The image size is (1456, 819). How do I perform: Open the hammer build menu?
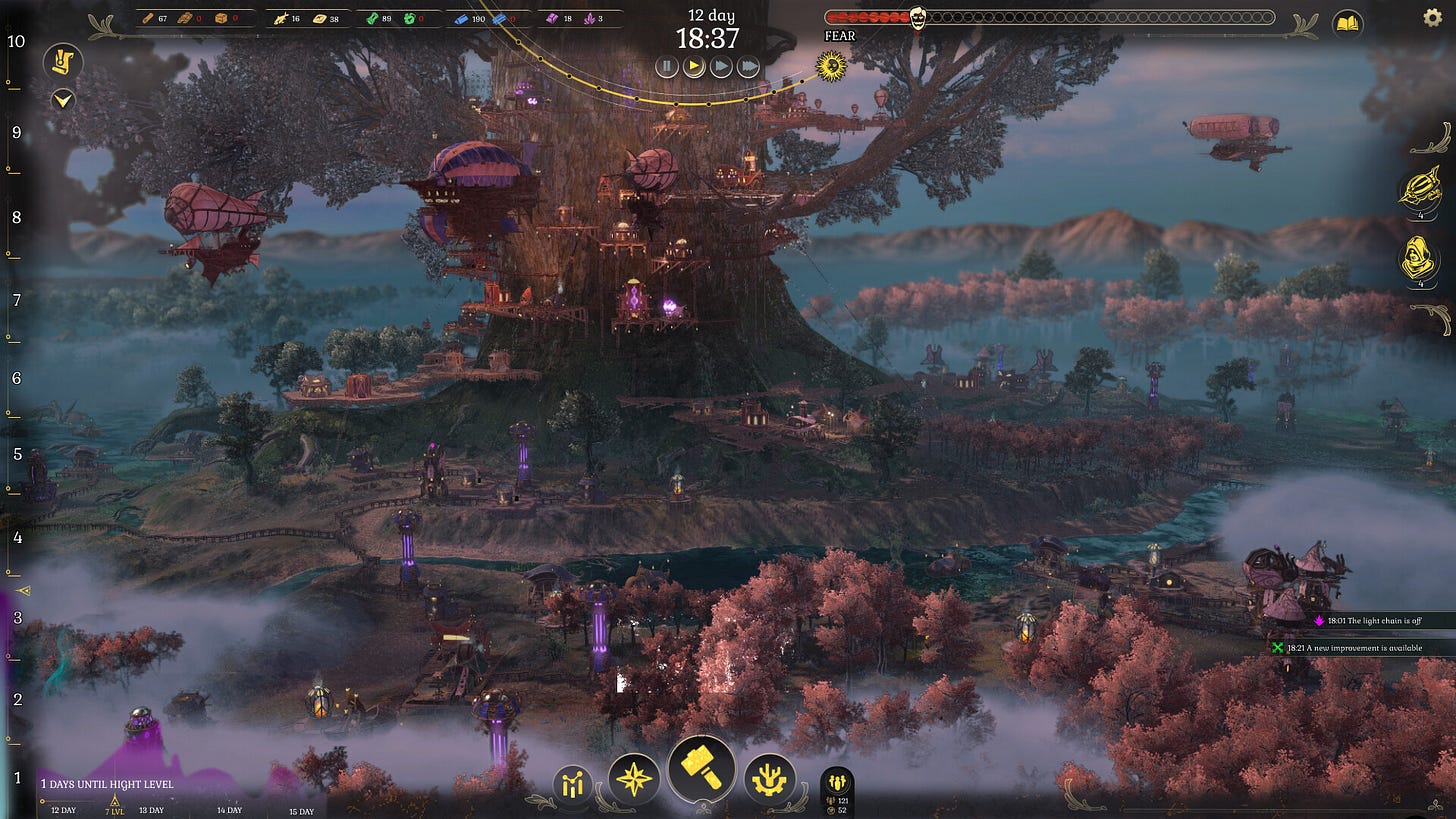point(701,769)
